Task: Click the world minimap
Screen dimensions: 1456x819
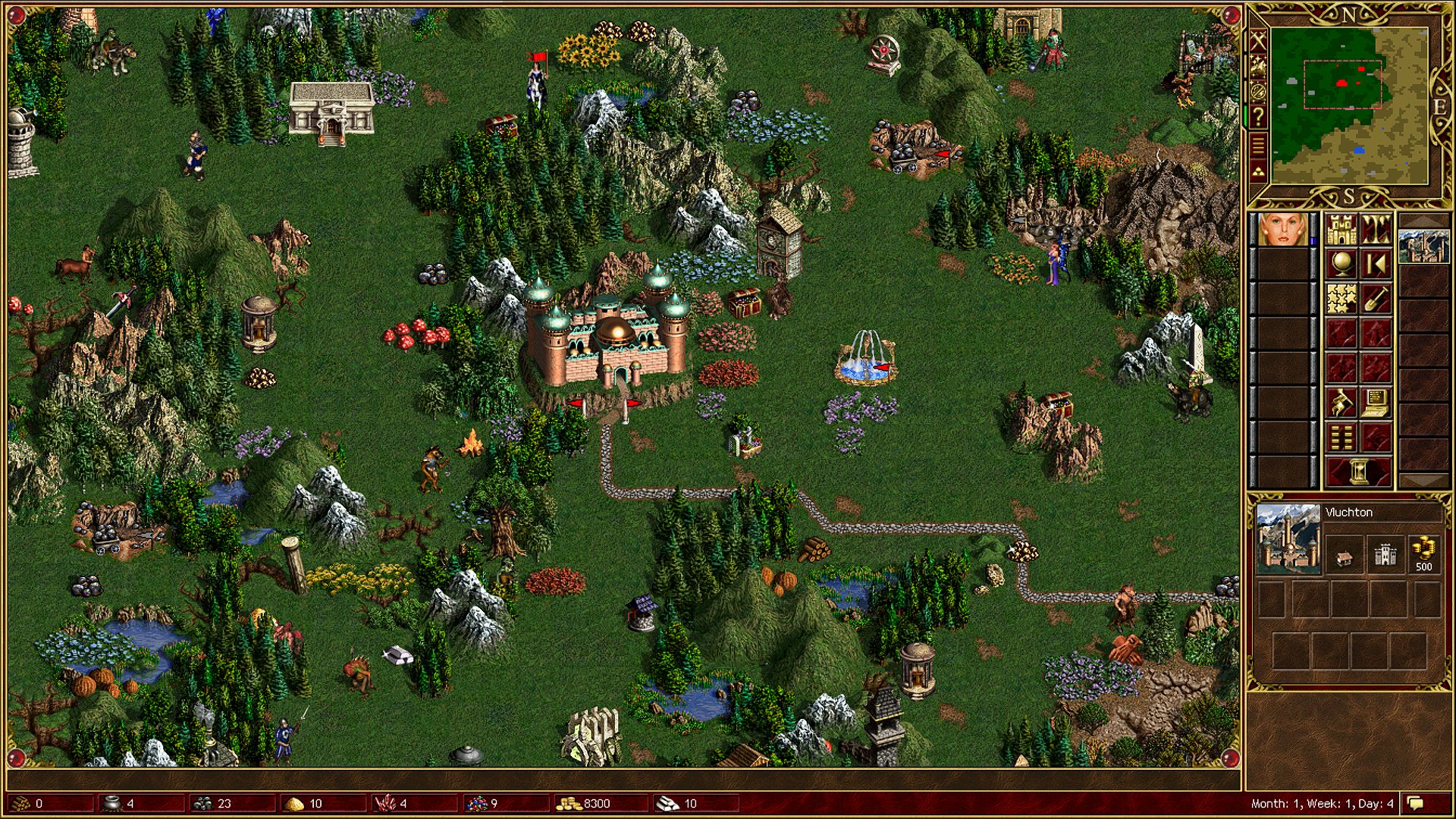Action: (x=1349, y=106)
